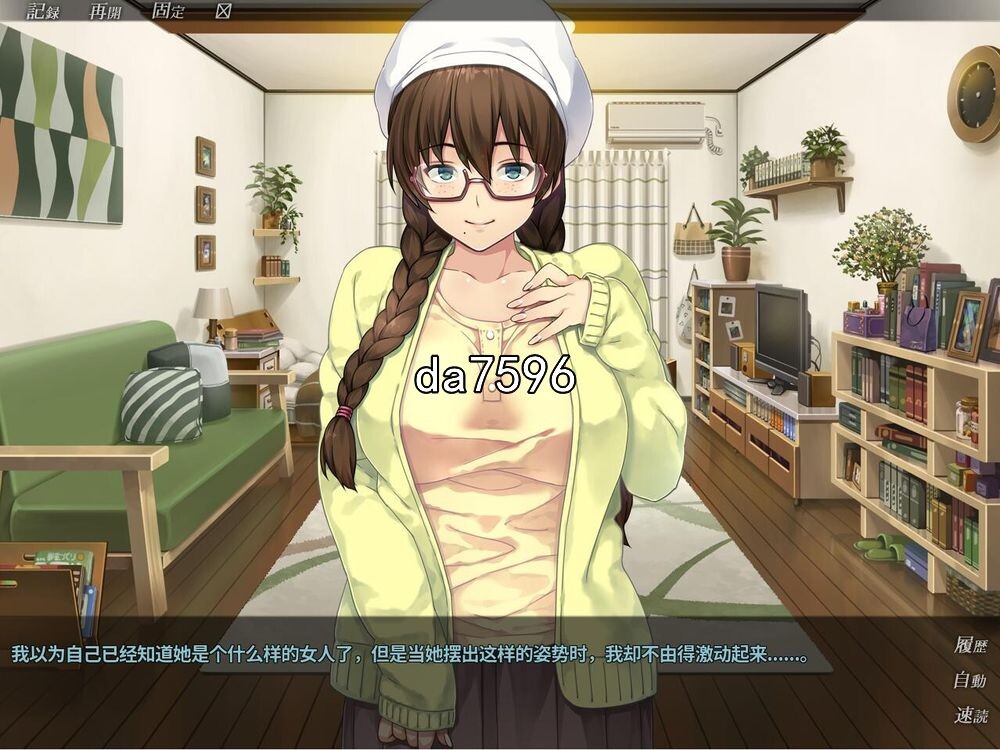The height and width of the screenshot is (750, 1000).
Task: Activate 速読 fast-skip mode
Action: pyautogui.click(x=969, y=716)
